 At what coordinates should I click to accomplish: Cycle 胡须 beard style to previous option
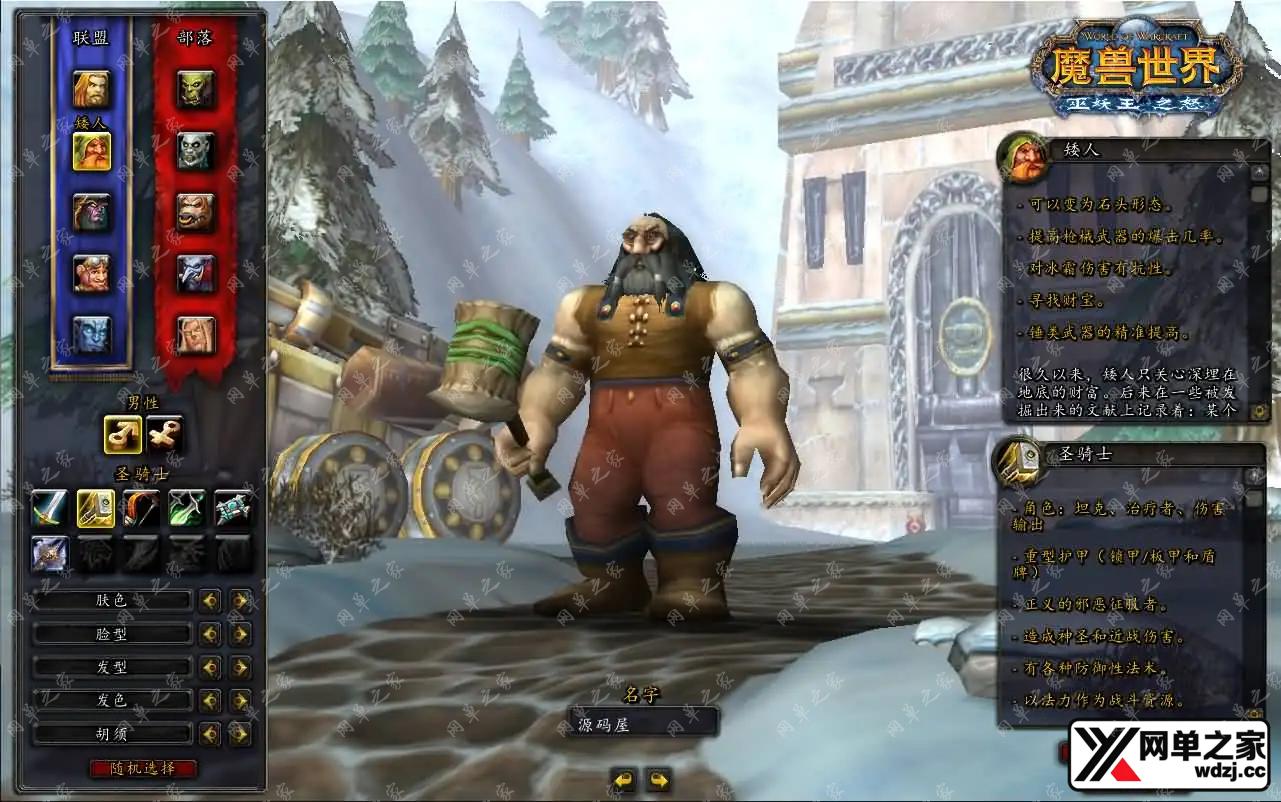click(x=210, y=734)
